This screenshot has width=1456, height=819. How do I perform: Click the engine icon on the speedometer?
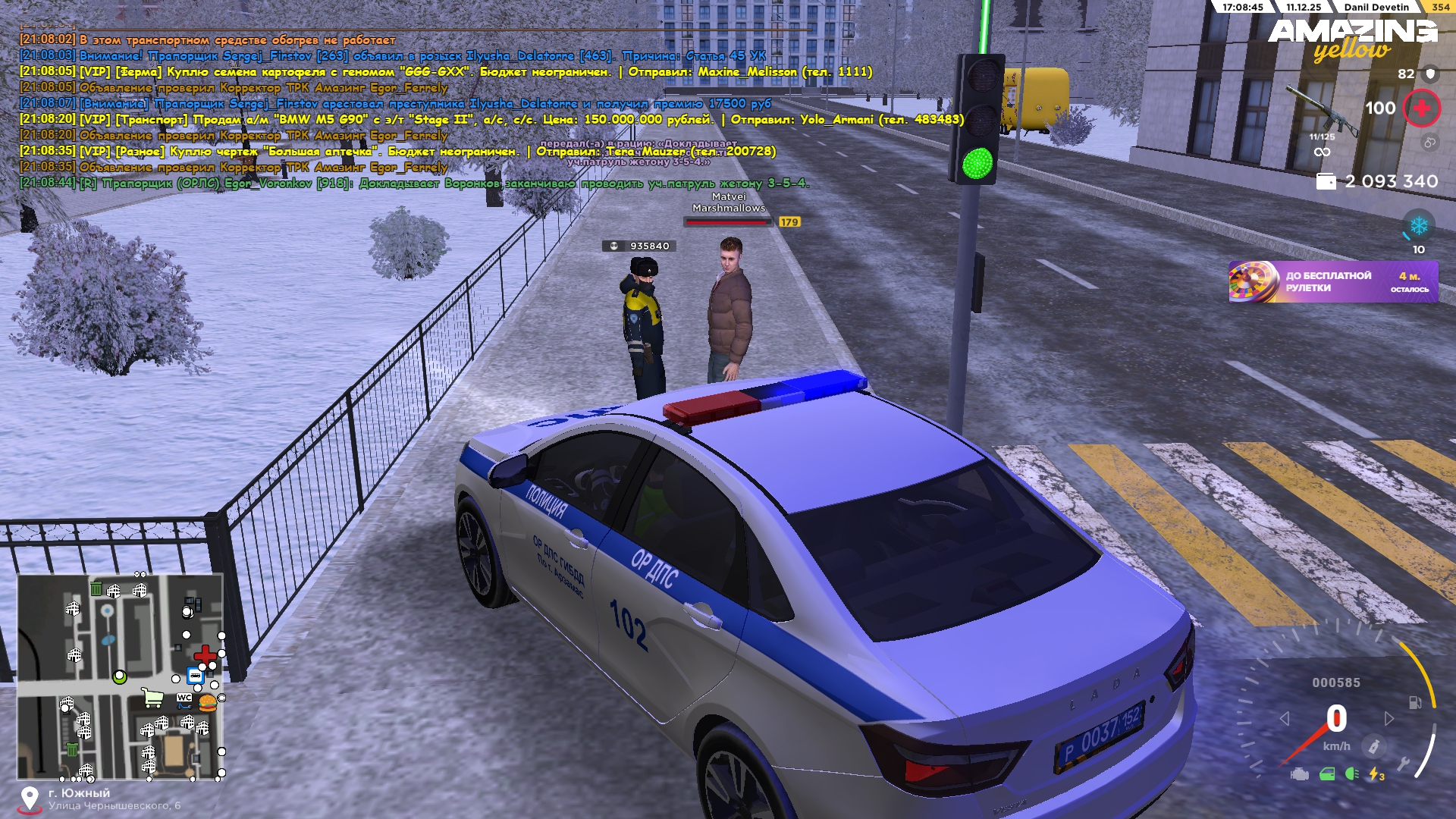click(1300, 774)
